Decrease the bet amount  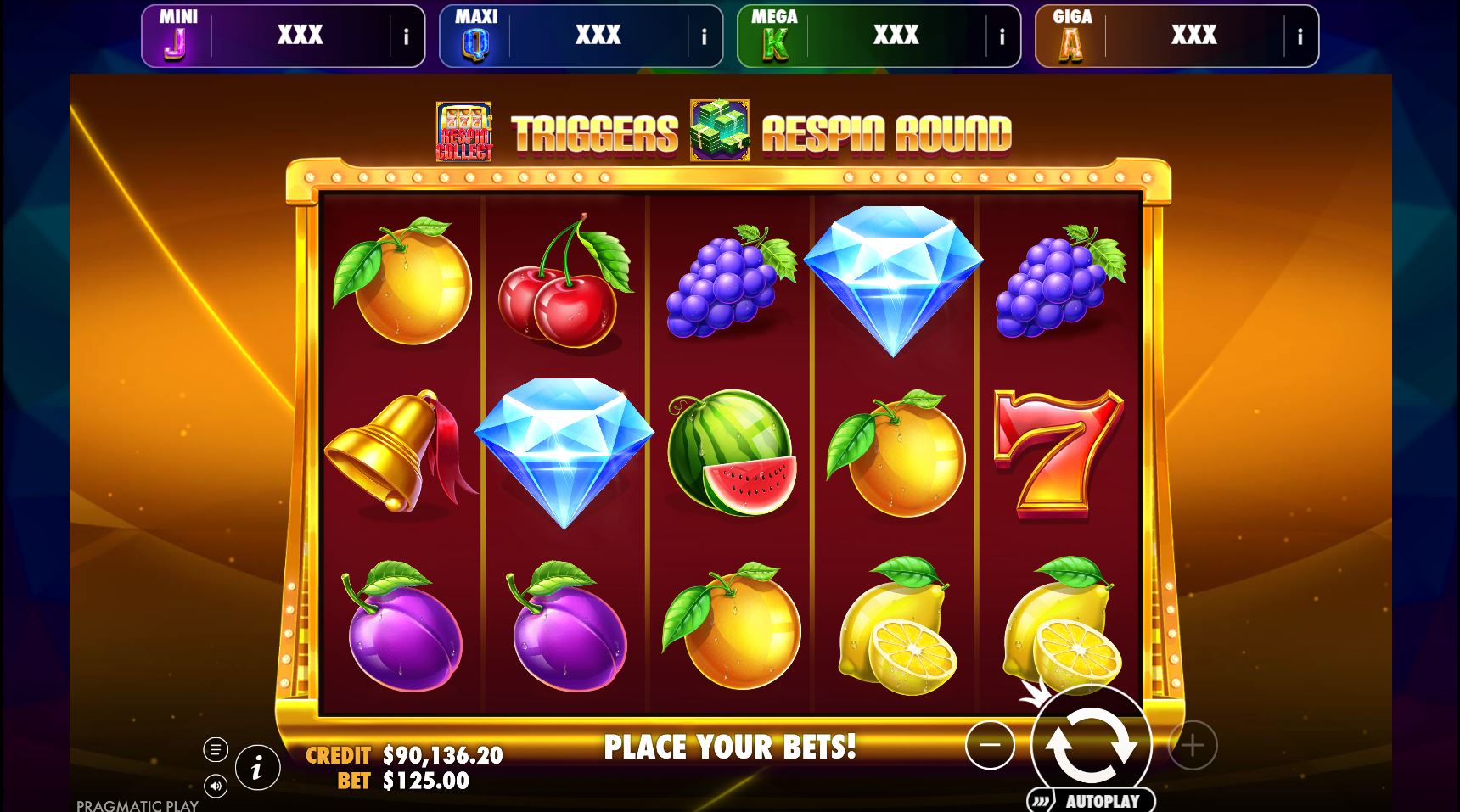click(991, 747)
